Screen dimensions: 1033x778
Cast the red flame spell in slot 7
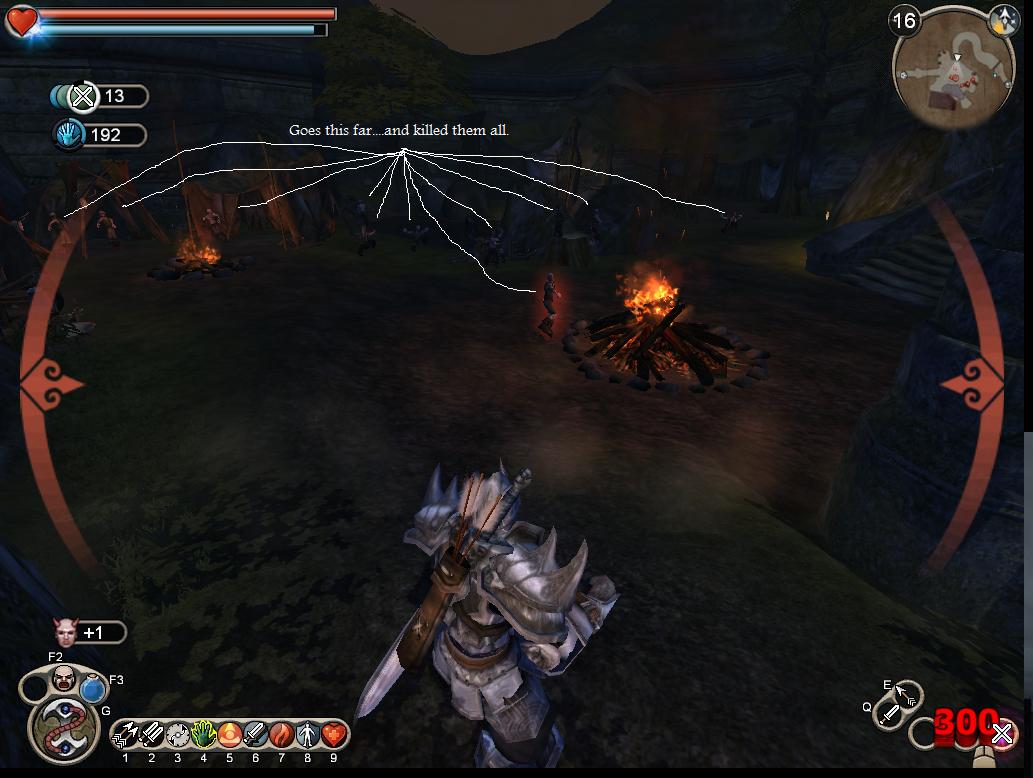point(281,736)
